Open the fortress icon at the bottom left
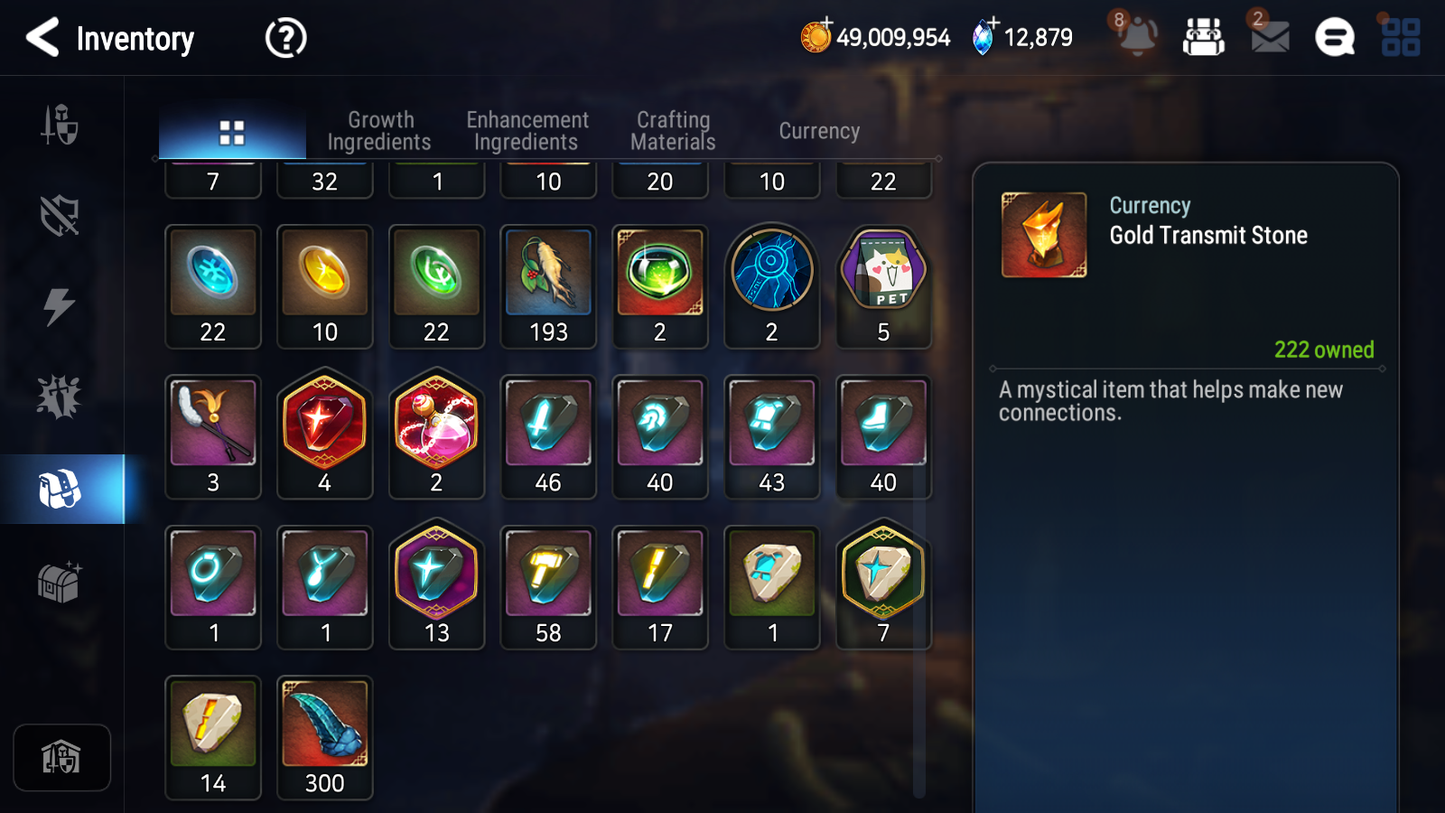 [x=62, y=758]
